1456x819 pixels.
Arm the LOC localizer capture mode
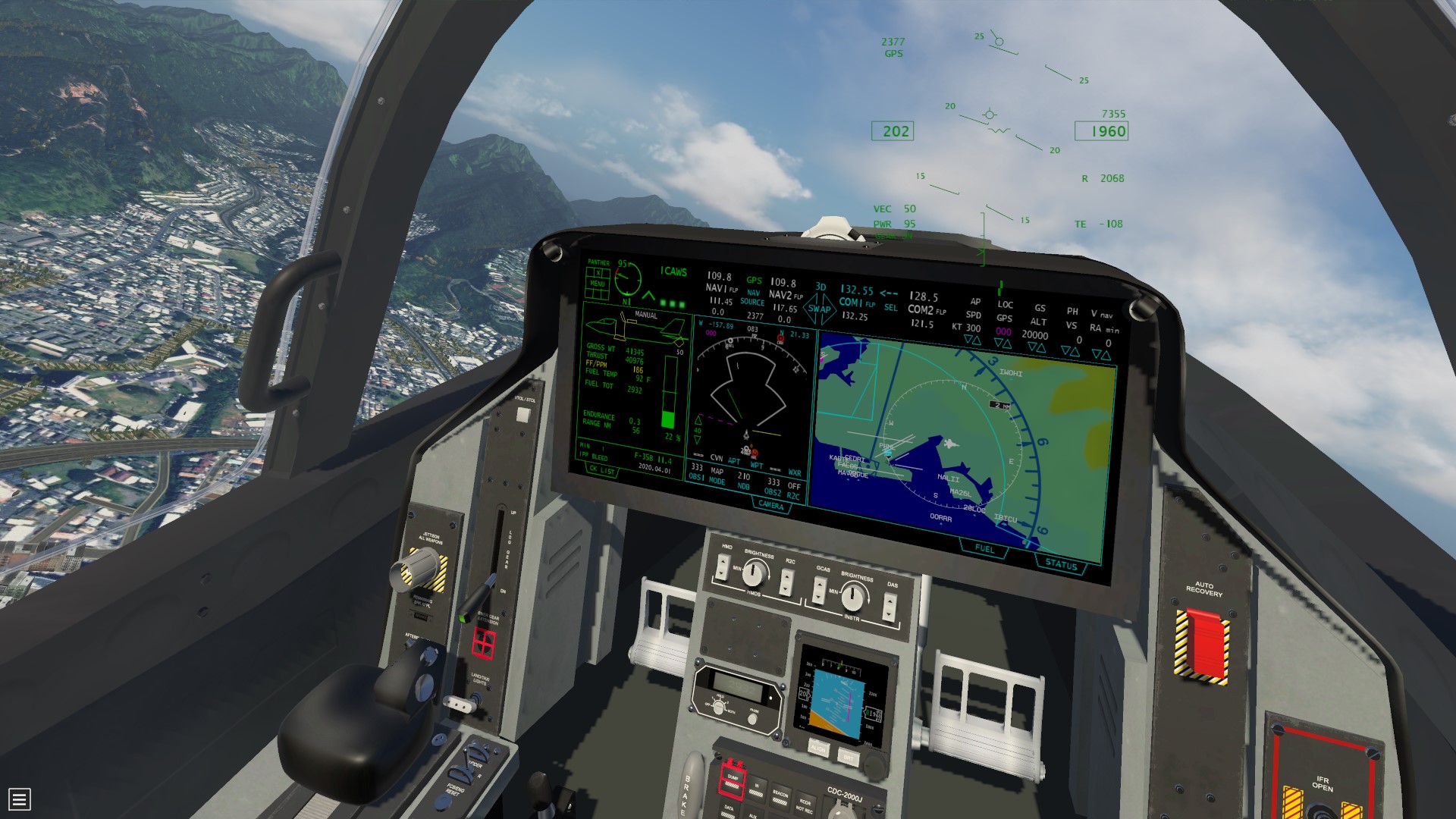click(1006, 304)
